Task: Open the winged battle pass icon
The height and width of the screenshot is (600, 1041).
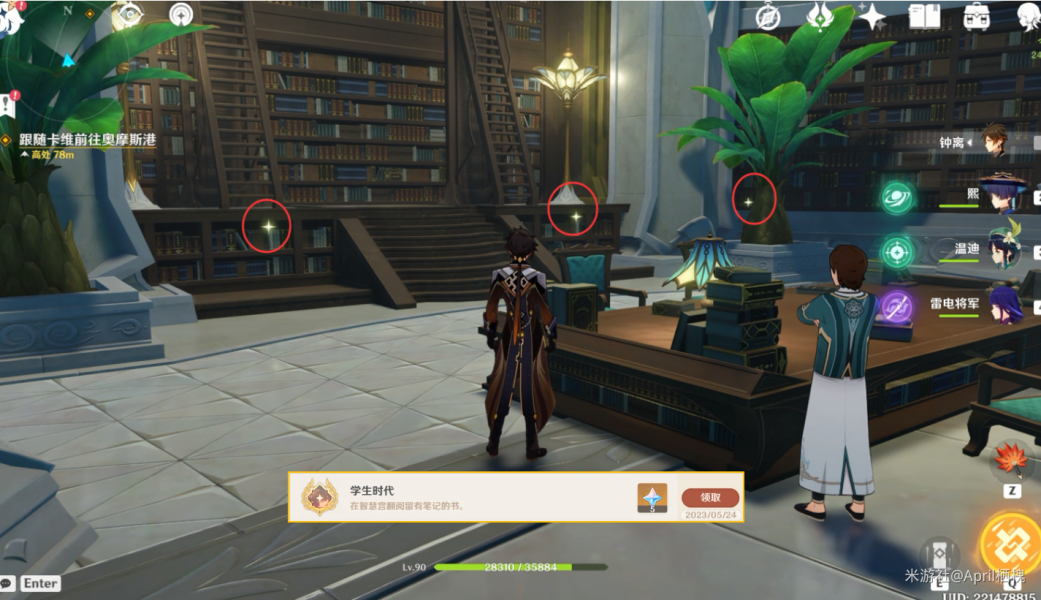Action: [820, 16]
